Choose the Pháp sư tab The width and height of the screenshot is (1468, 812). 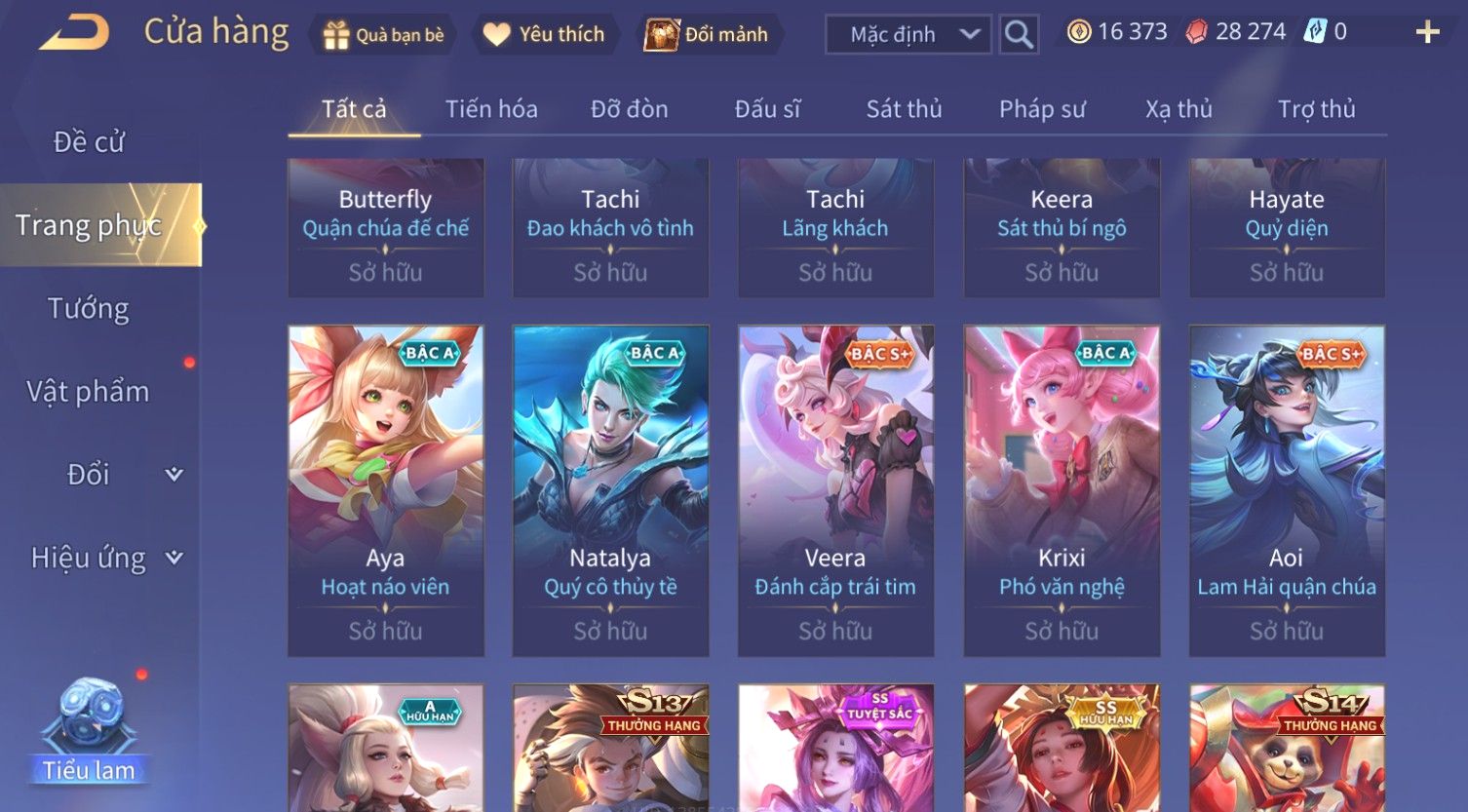point(1042,109)
